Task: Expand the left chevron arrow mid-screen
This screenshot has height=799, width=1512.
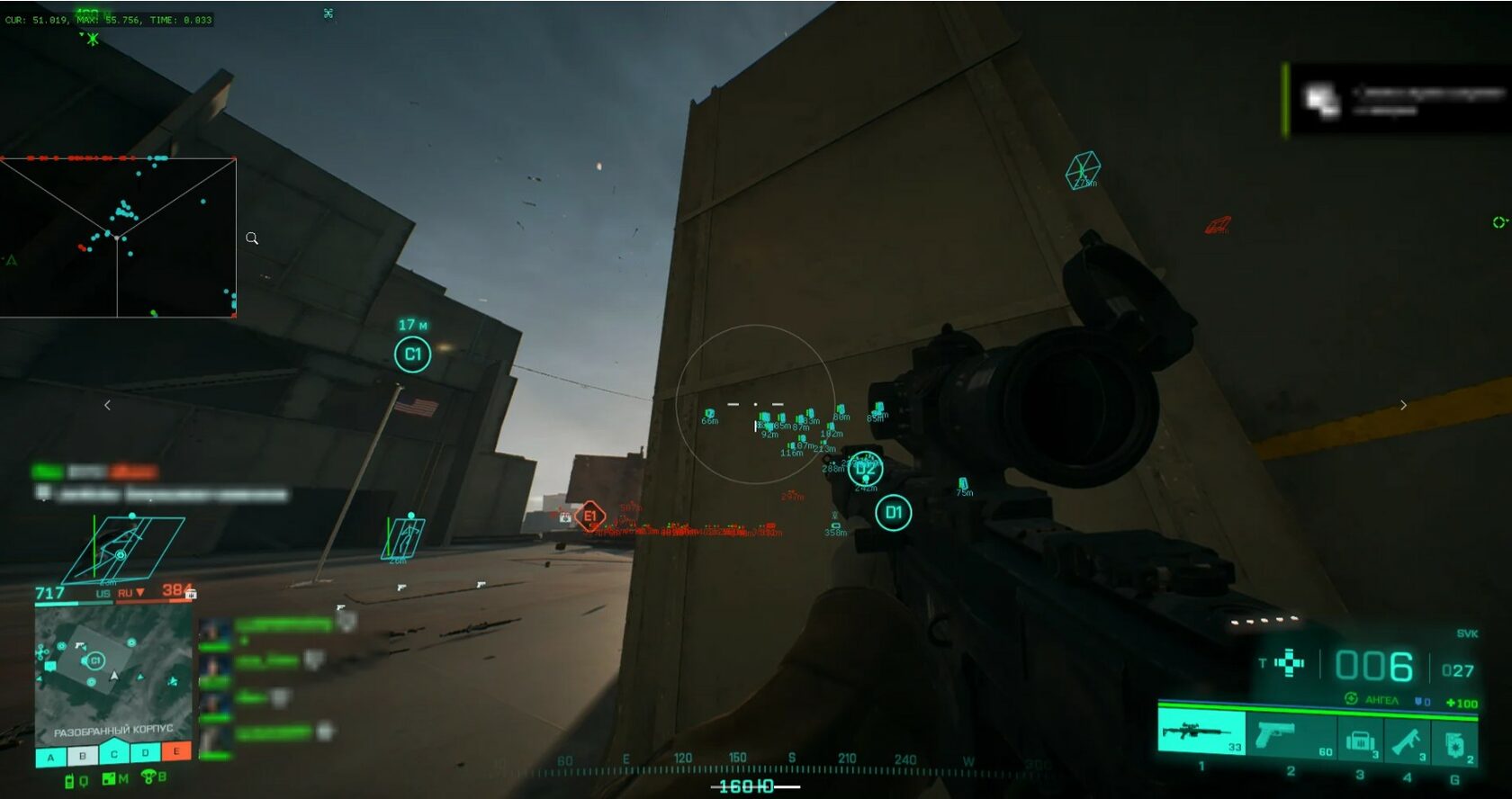Action: click(108, 404)
